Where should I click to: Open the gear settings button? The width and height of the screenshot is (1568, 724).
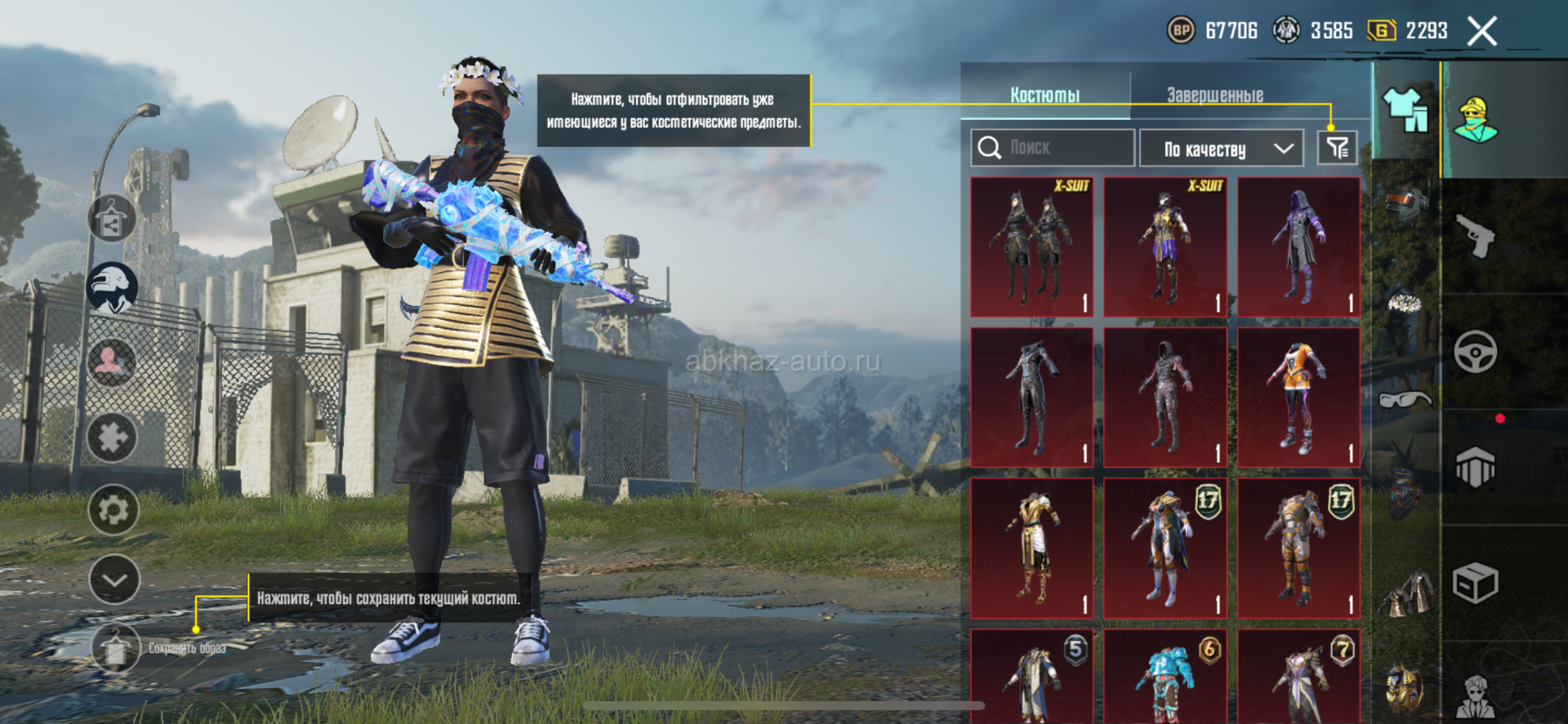[x=113, y=510]
